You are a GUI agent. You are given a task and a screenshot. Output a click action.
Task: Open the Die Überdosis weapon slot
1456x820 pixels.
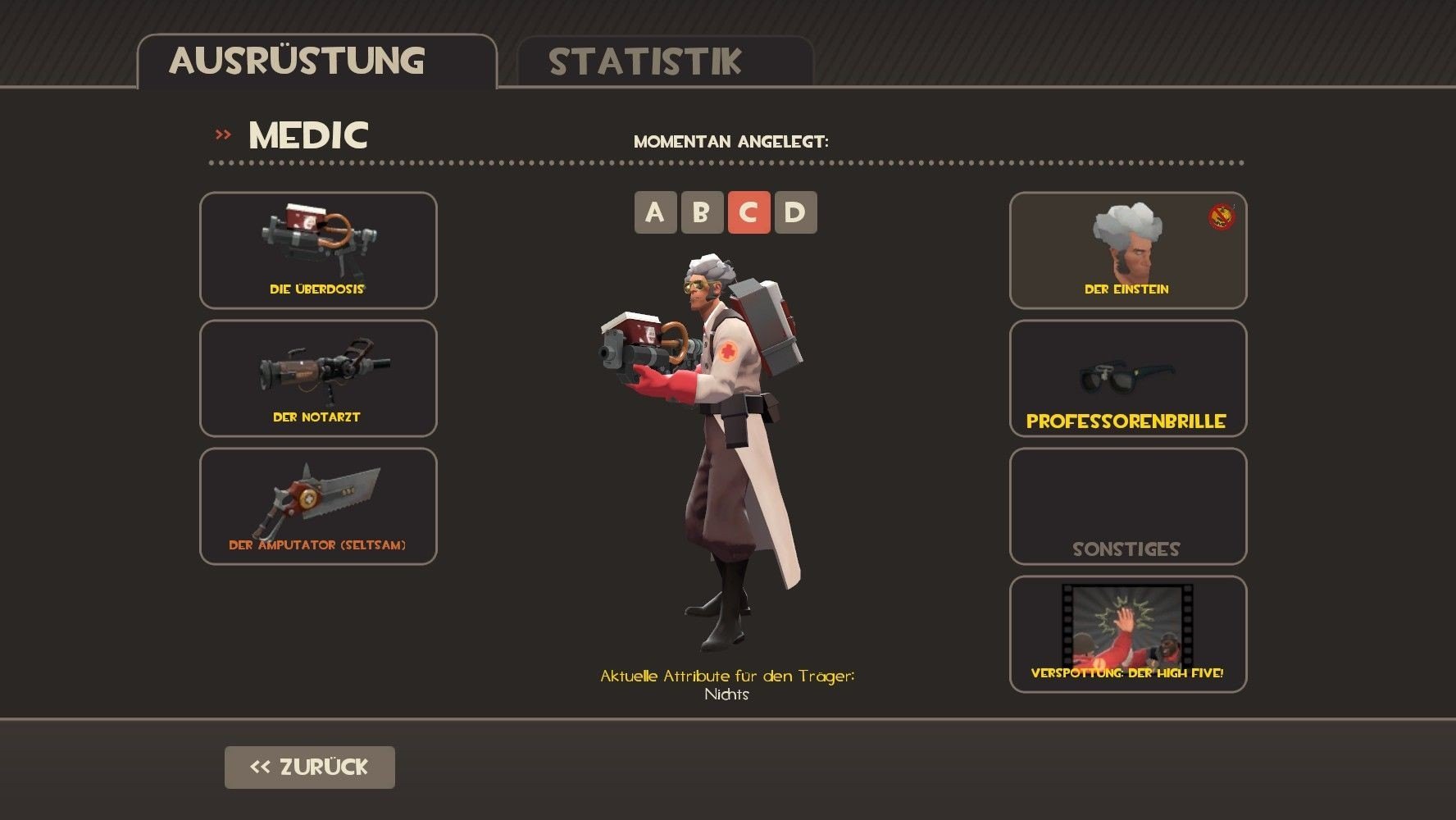click(x=318, y=250)
